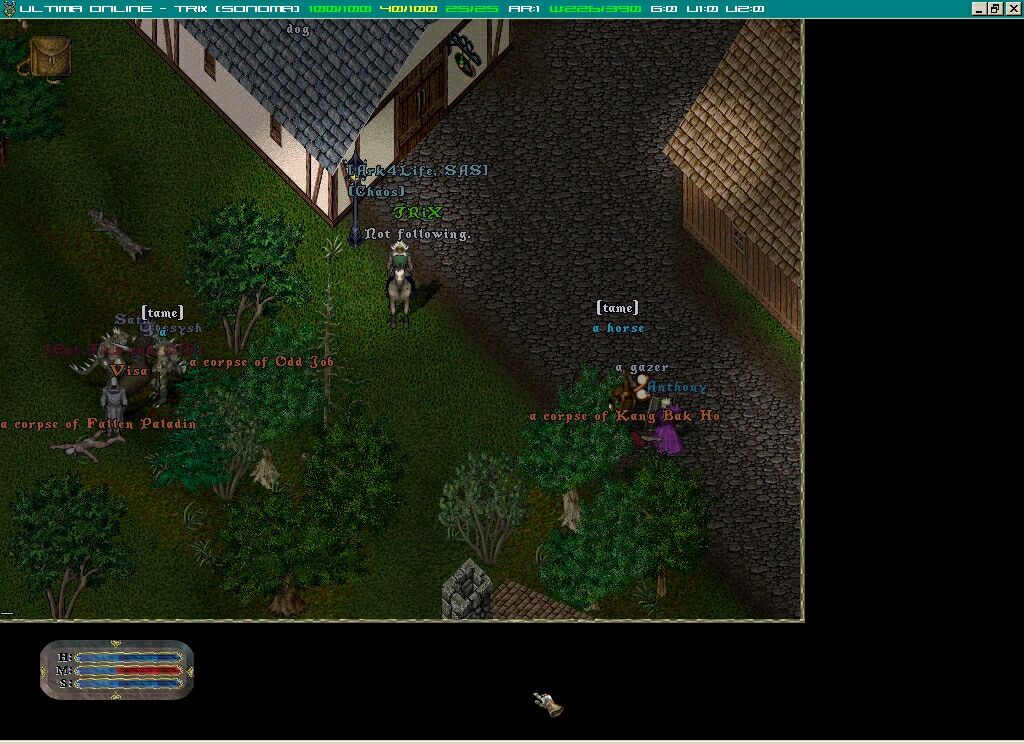Open the backpack icon

(x=48, y=57)
